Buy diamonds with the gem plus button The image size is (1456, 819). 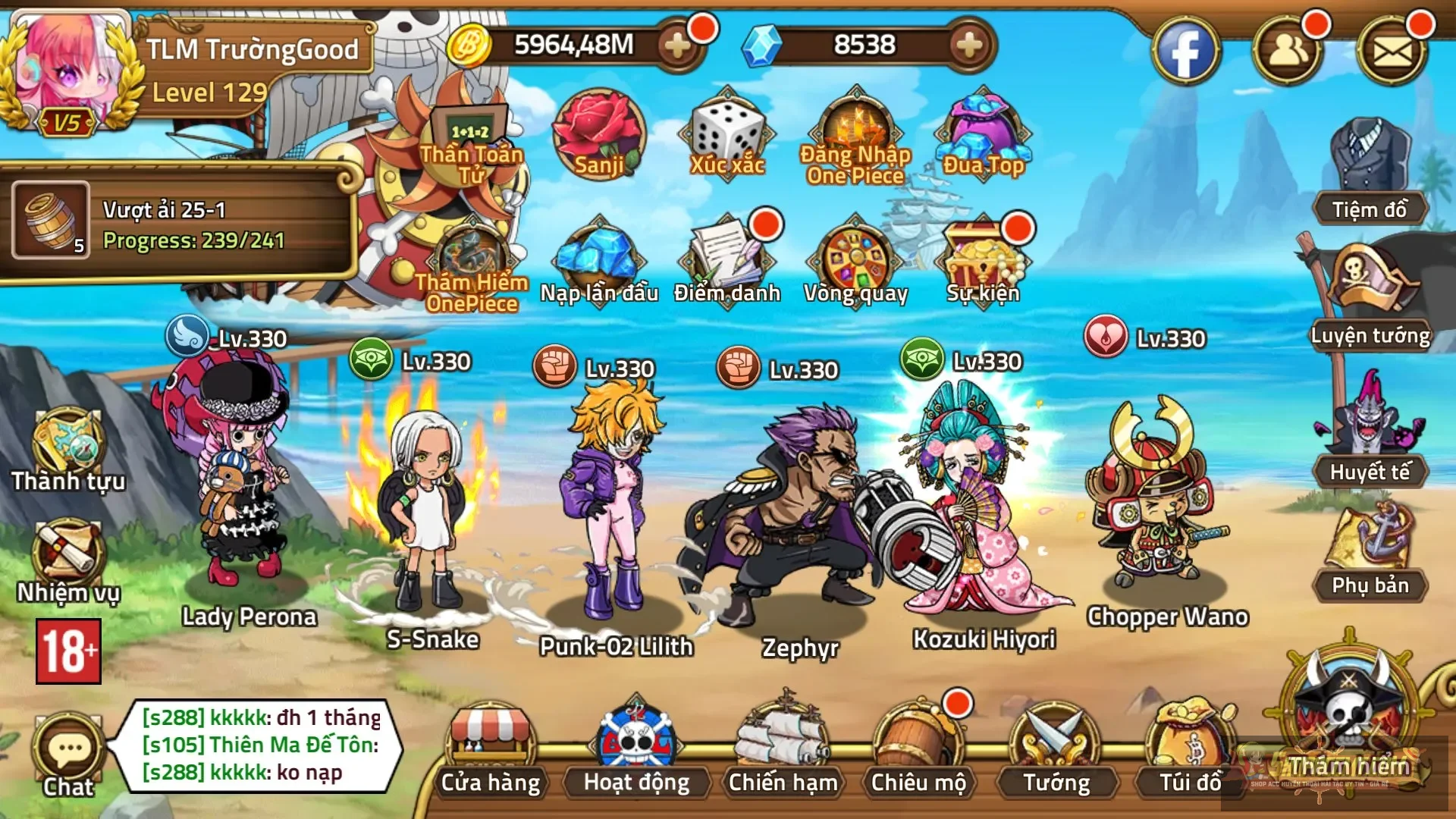(968, 45)
